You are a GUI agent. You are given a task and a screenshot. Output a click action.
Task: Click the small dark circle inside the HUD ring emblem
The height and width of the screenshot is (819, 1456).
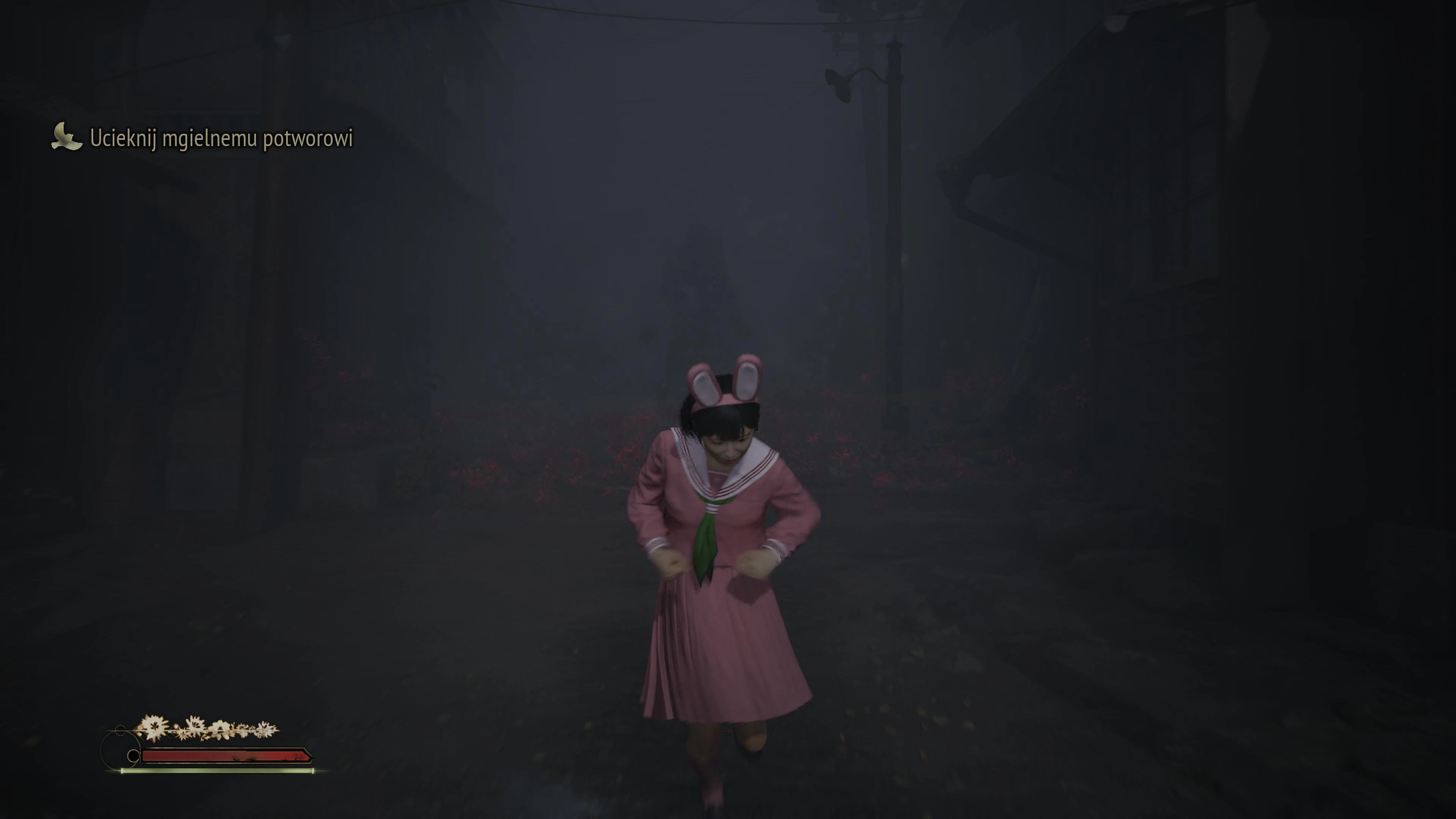[134, 756]
